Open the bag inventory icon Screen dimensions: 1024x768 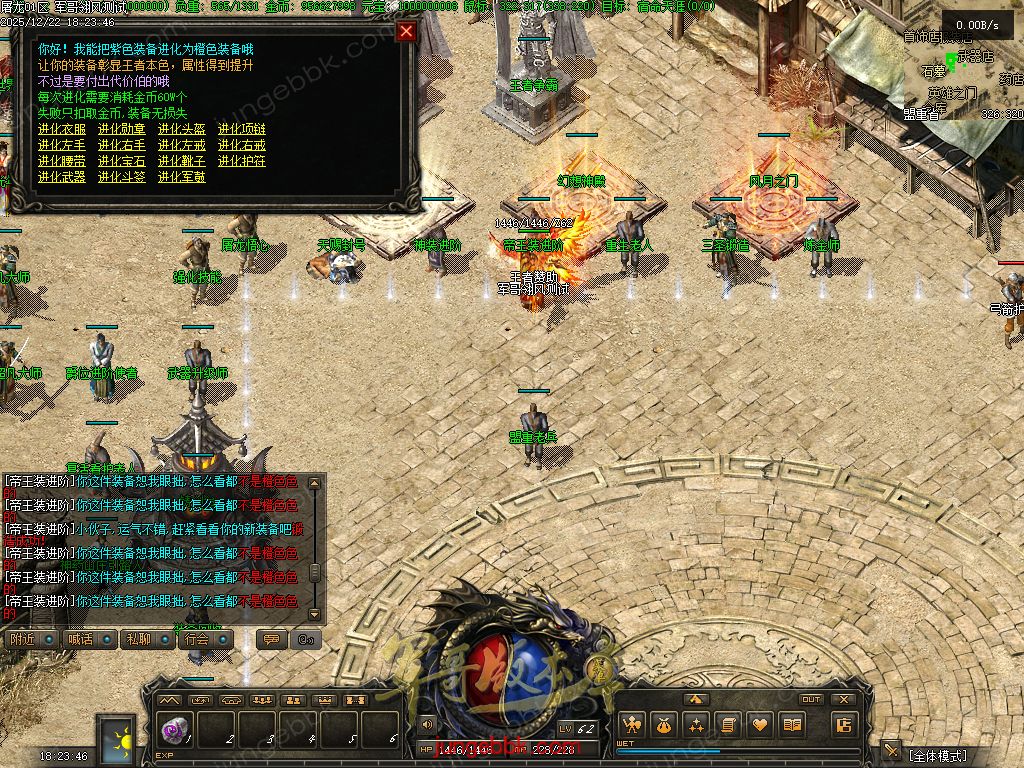click(x=664, y=725)
